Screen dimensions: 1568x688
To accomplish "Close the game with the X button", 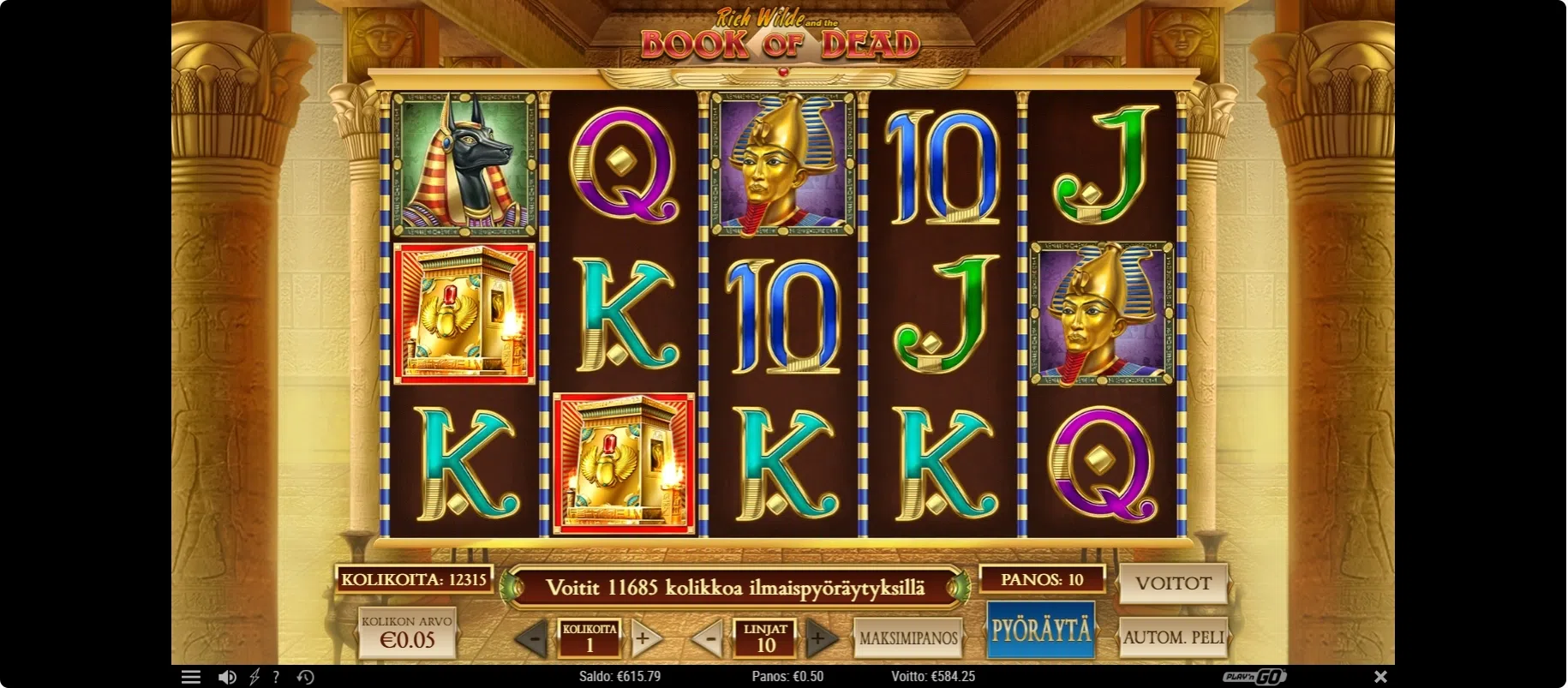I will pyautogui.click(x=1380, y=677).
